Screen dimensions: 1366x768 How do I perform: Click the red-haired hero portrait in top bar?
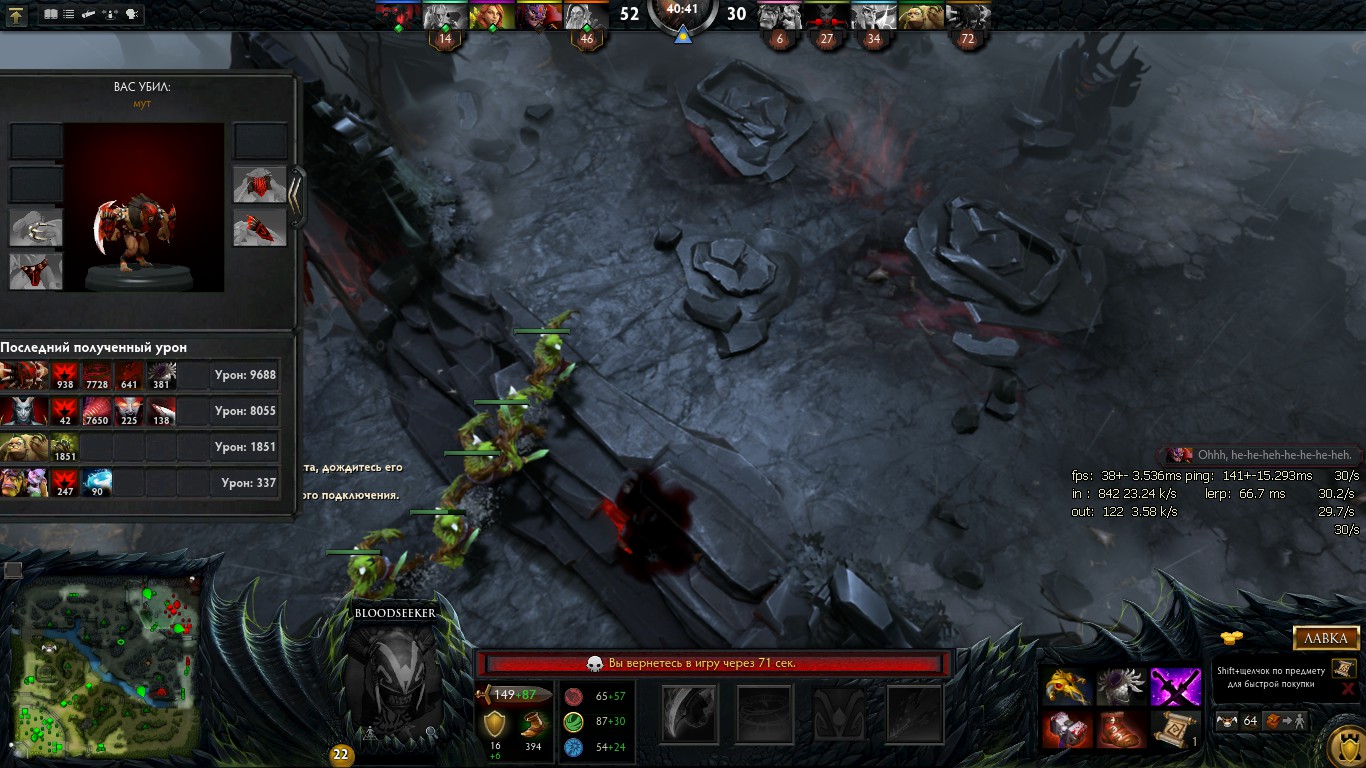(492, 16)
